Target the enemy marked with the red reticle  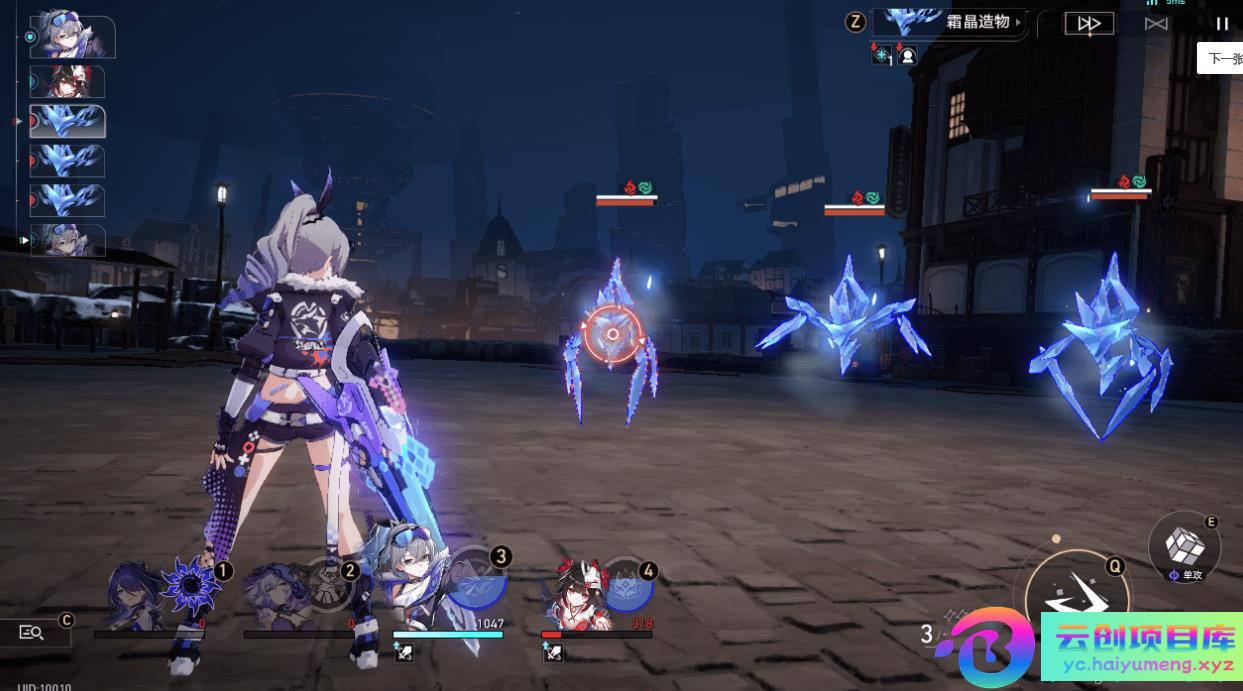(612, 335)
